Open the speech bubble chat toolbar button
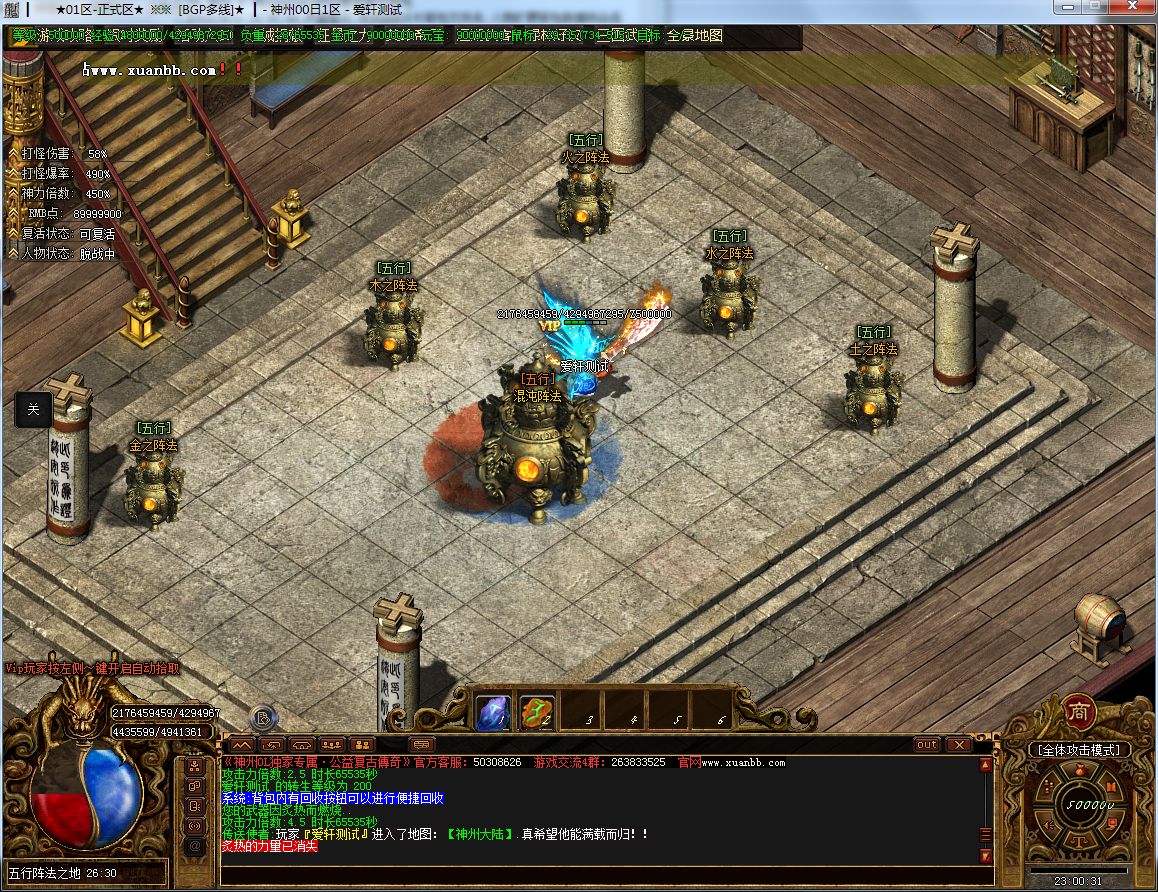The image size is (1158, 892). coord(422,745)
